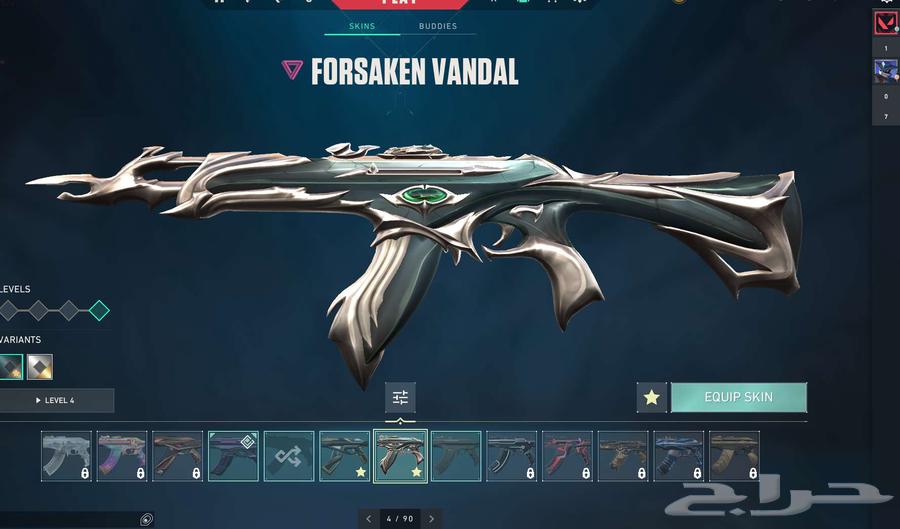This screenshot has height=529, width=900.
Task: Toggle the favorite star beside Equip Skin
Action: [651, 397]
